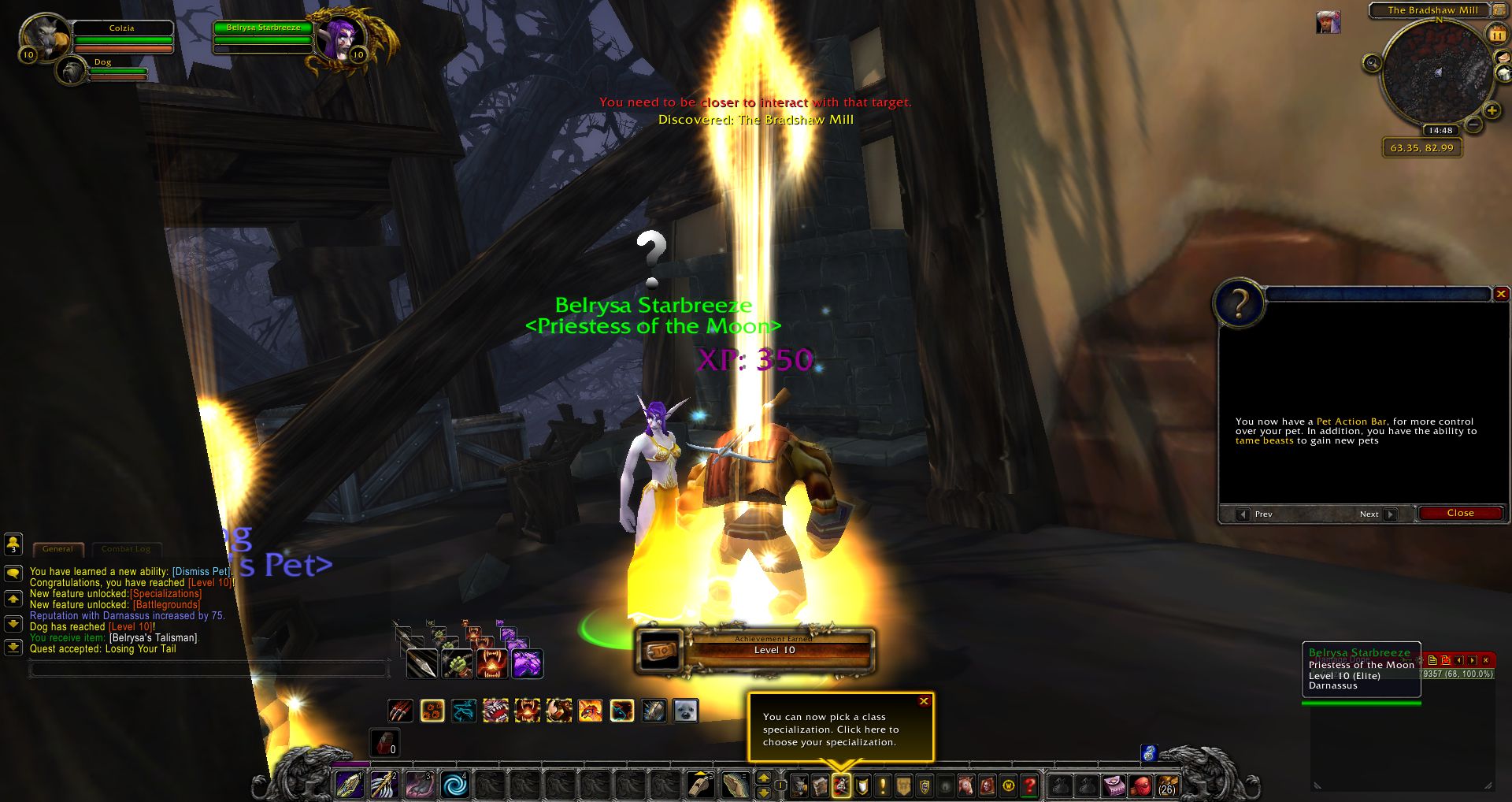Click the turbaned man portrait icon

(x=1328, y=23)
